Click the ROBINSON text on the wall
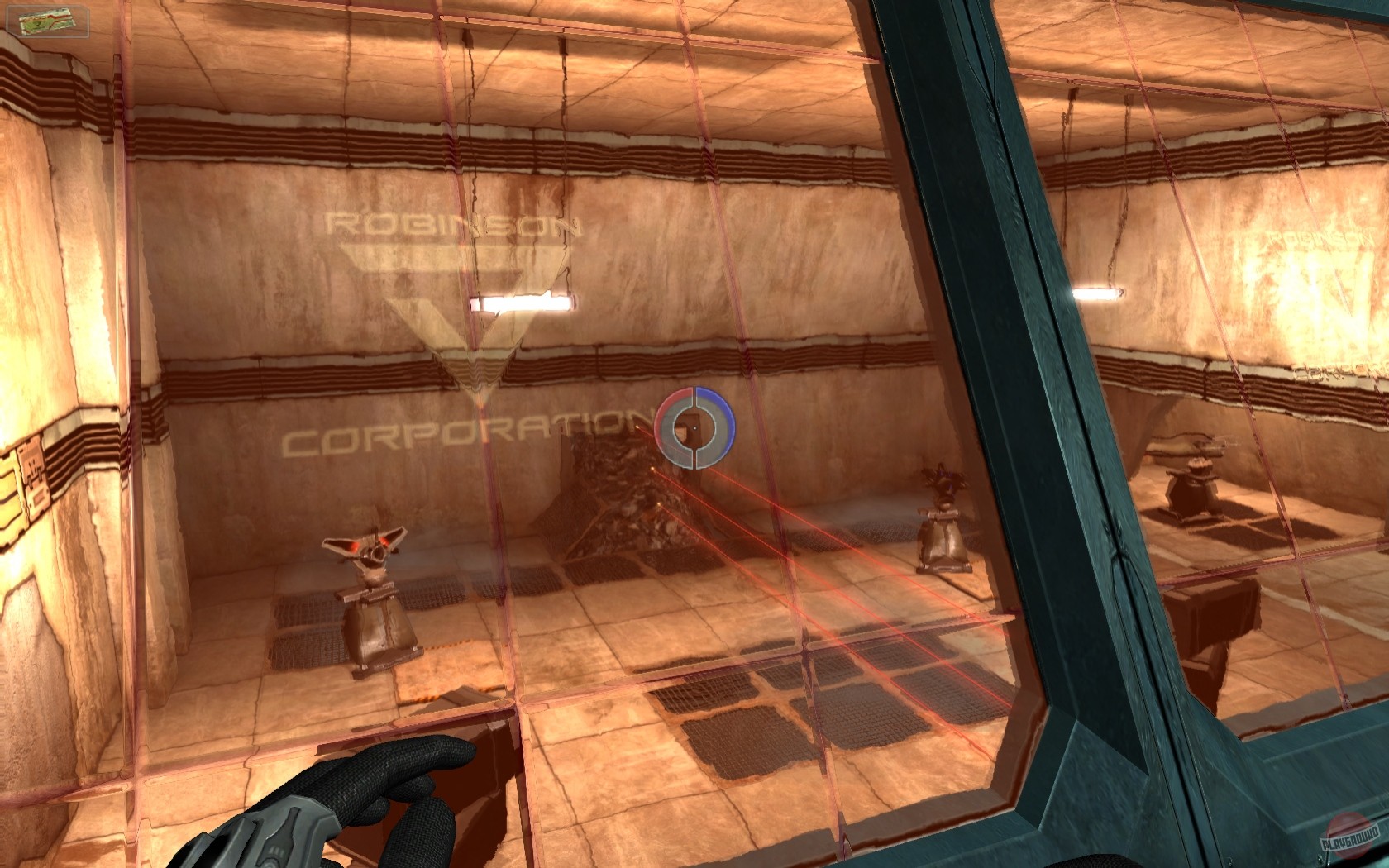Viewport: 1389px width, 868px height. pos(451,223)
